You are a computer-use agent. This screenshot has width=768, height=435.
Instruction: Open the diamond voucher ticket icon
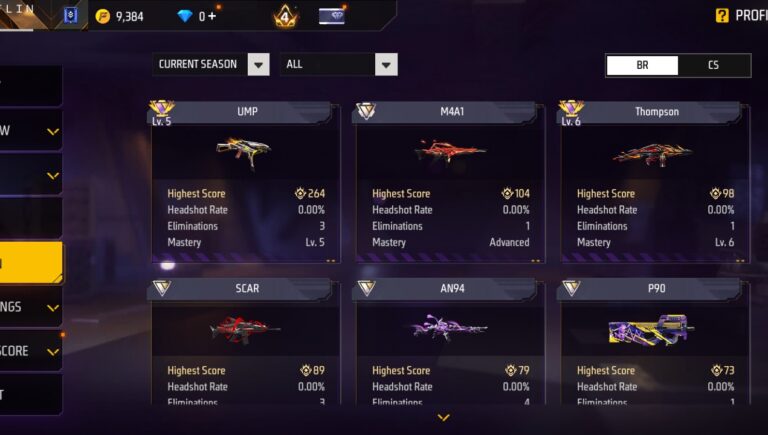click(332, 16)
